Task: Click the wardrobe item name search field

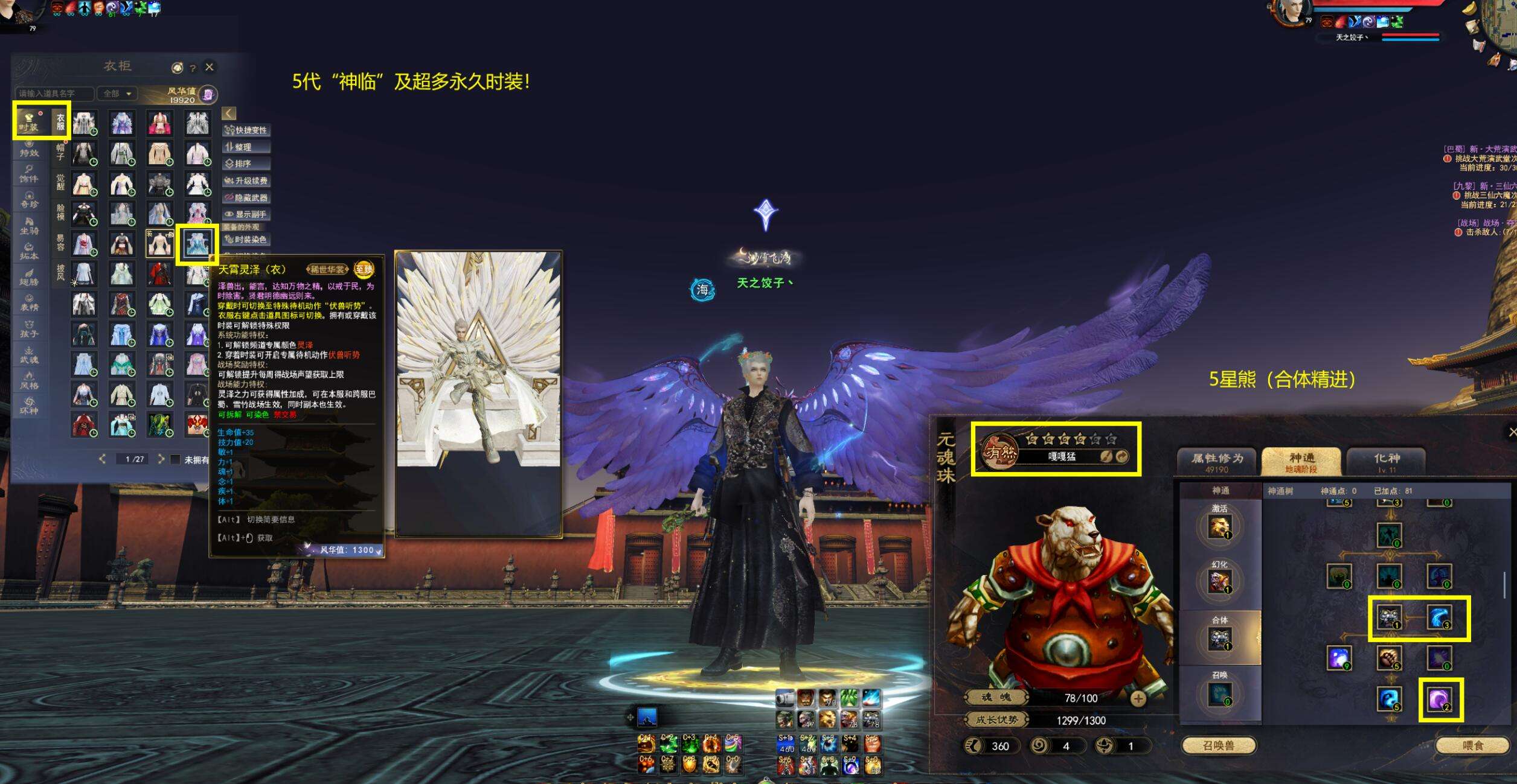Action: [x=54, y=94]
